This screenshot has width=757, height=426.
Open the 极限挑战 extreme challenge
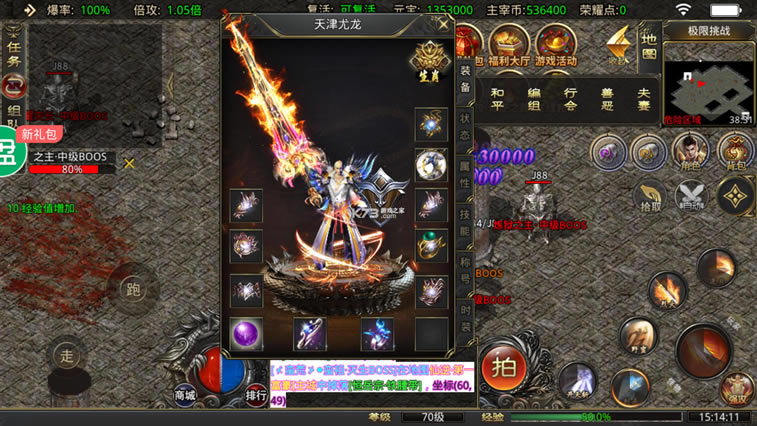click(x=708, y=31)
